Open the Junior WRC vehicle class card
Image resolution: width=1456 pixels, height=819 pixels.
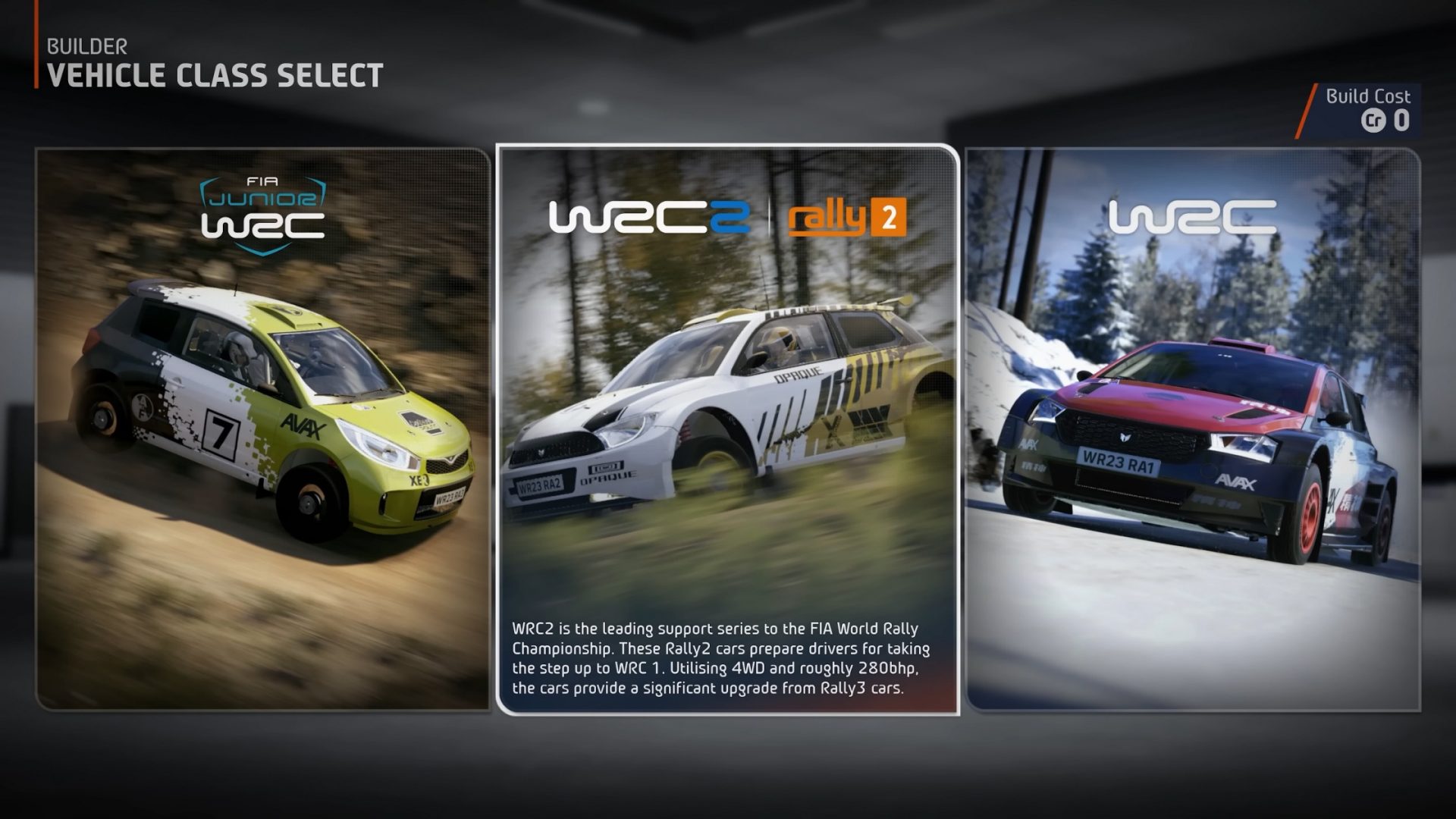tap(262, 425)
